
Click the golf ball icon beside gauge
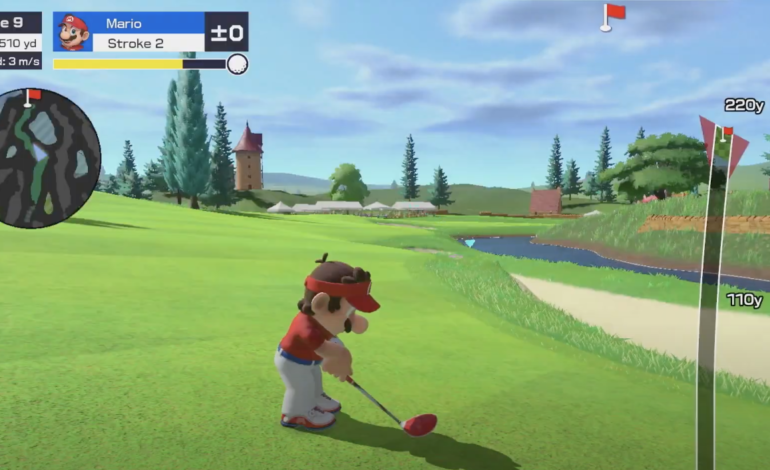click(237, 64)
